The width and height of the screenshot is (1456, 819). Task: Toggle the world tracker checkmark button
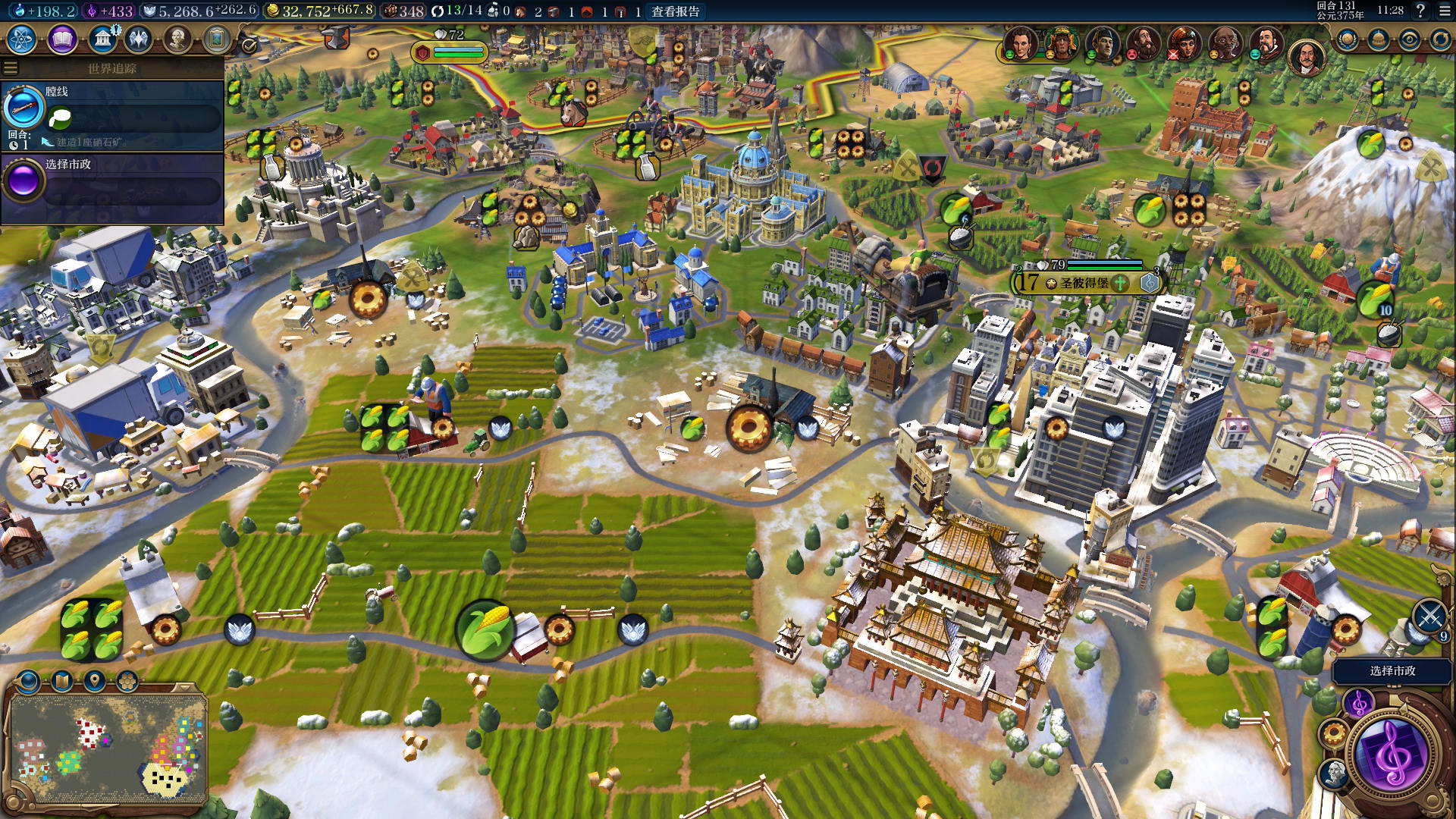[249, 46]
